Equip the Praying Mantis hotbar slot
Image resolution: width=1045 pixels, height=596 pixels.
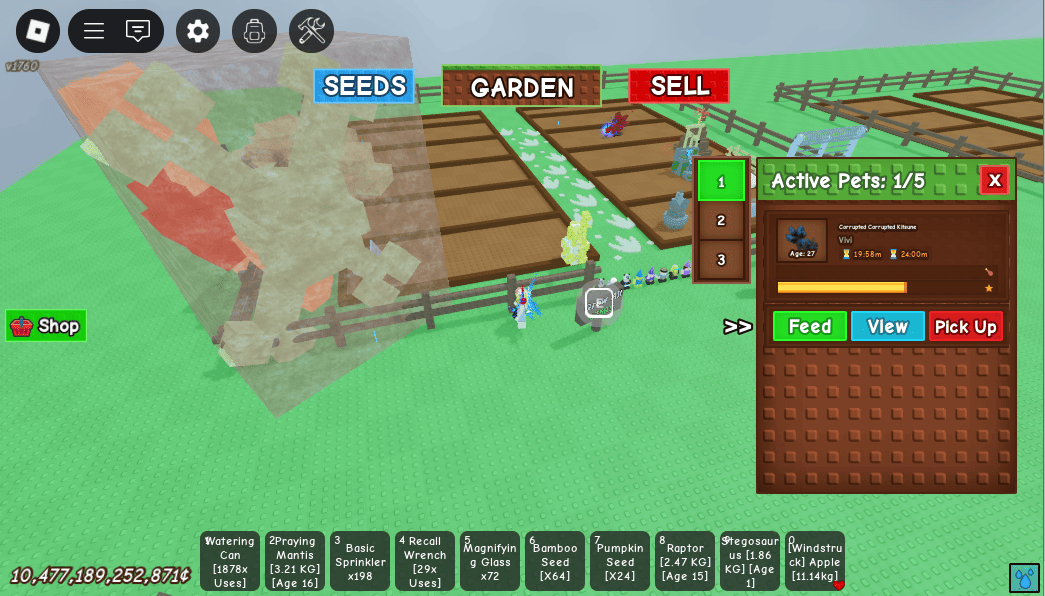(295, 561)
